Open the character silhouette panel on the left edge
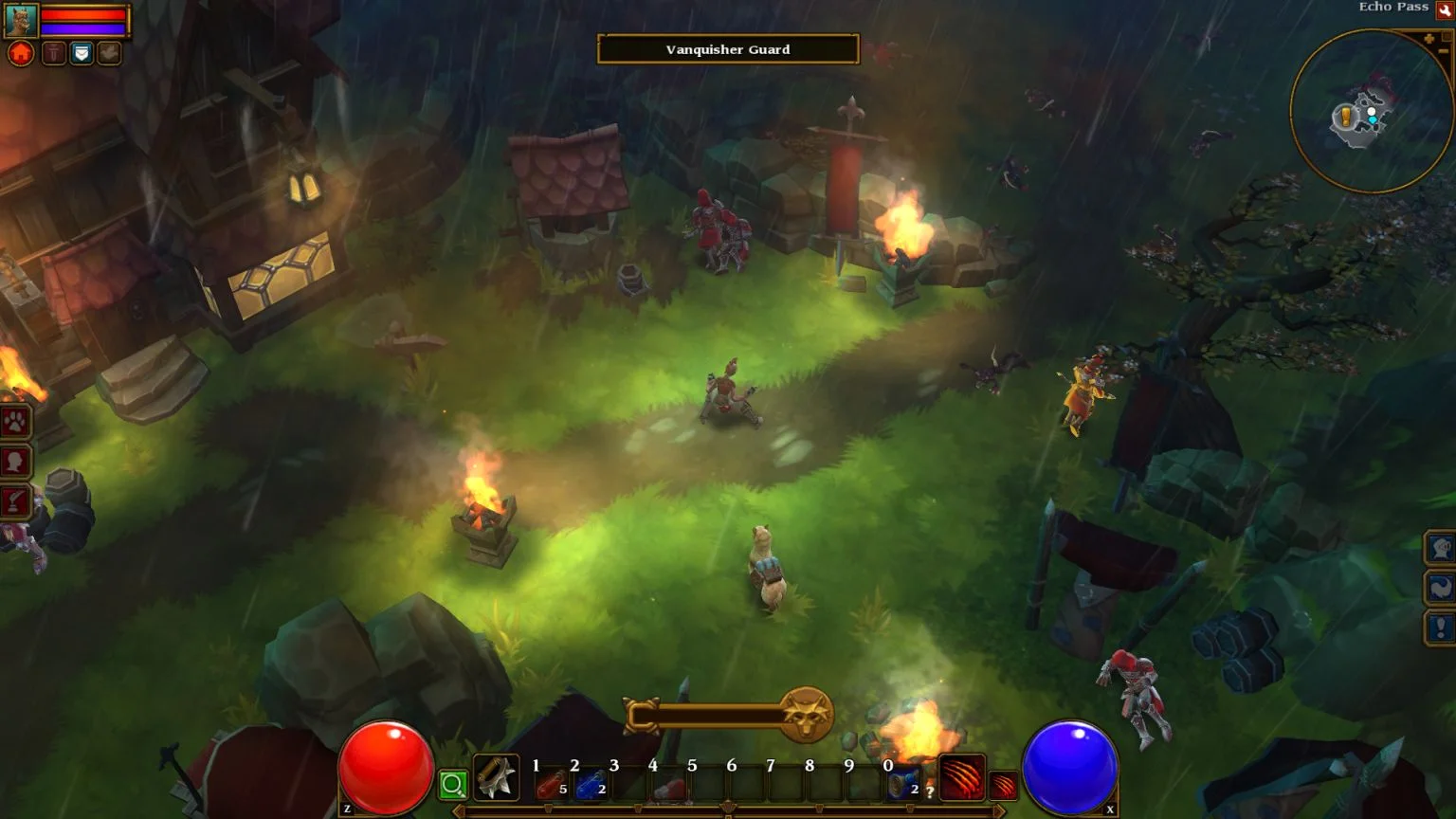1456x819 pixels. point(15,462)
